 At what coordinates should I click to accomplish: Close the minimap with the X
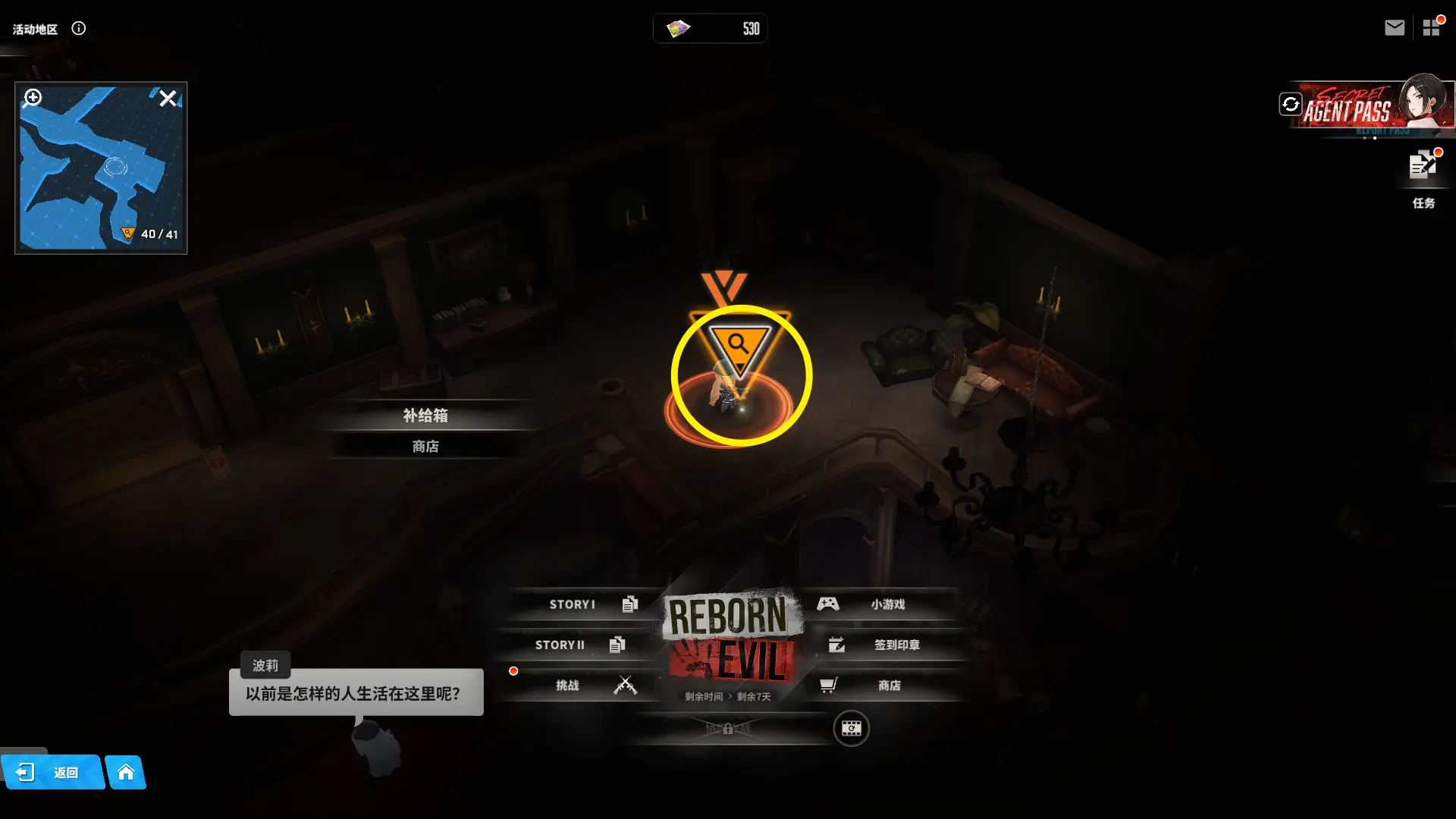[x=168, y=99]
